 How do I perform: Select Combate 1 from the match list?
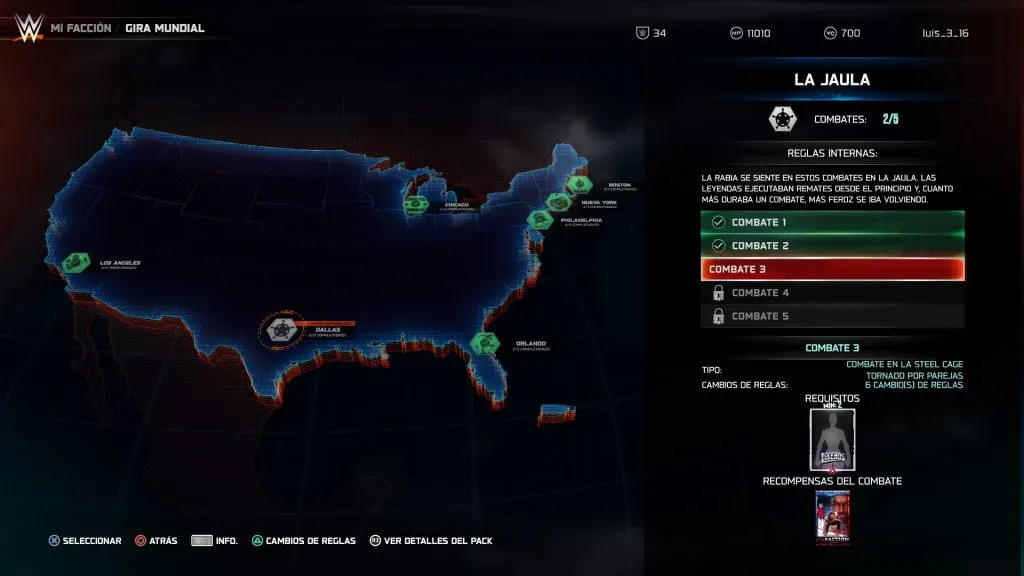(x=833, y=222)
